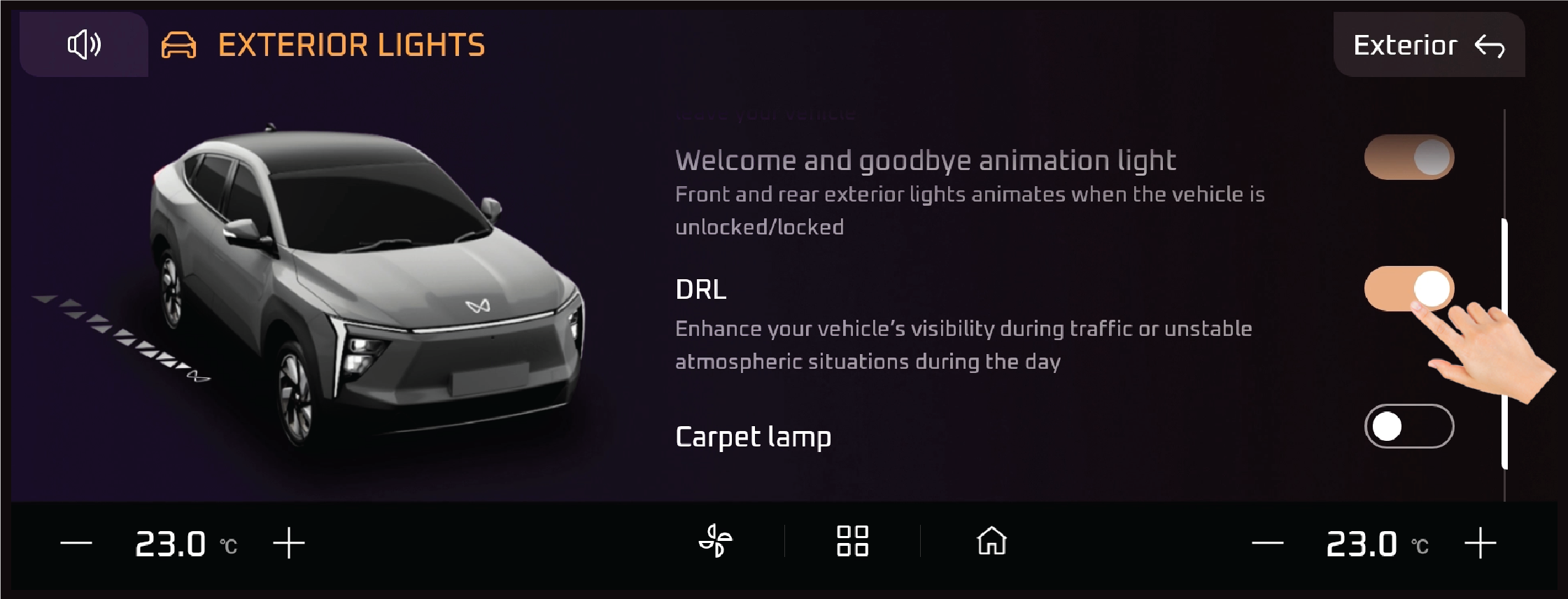
Task: Decrease right temperature with minus
Action: pos(1267,543)
